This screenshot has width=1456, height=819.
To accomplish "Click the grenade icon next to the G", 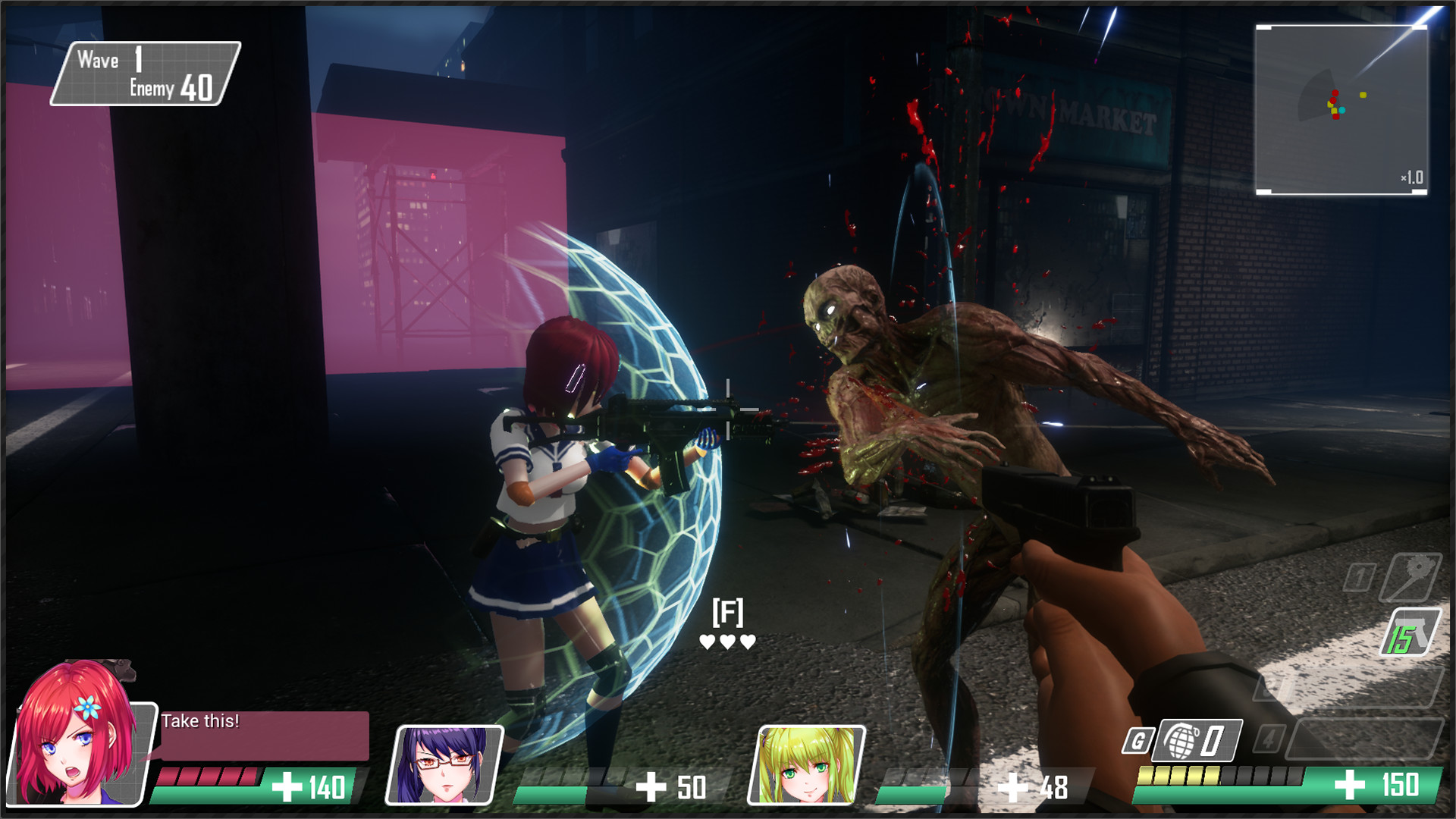I will tap(1180, 739).
